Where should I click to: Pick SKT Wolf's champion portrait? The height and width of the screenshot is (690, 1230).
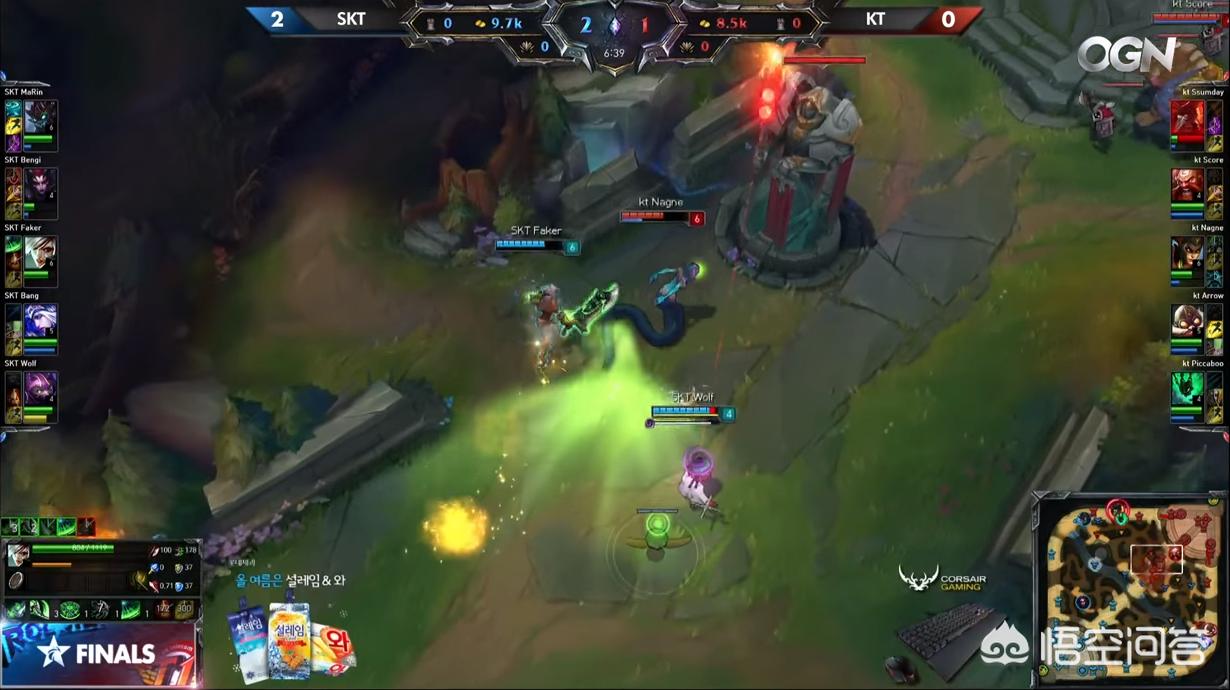point(41,390)
